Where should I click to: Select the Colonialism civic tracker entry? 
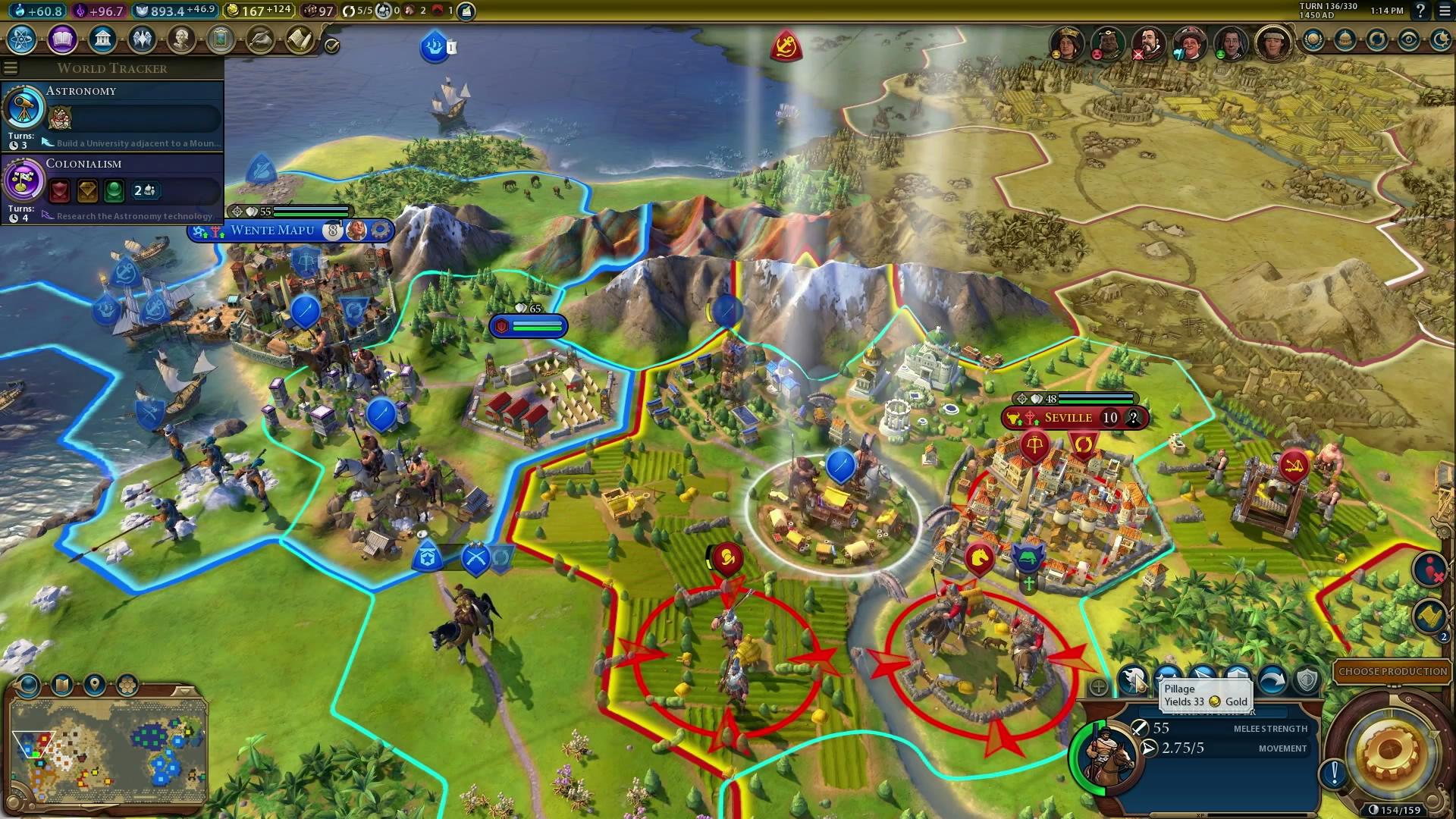click(x=112, y=189)
